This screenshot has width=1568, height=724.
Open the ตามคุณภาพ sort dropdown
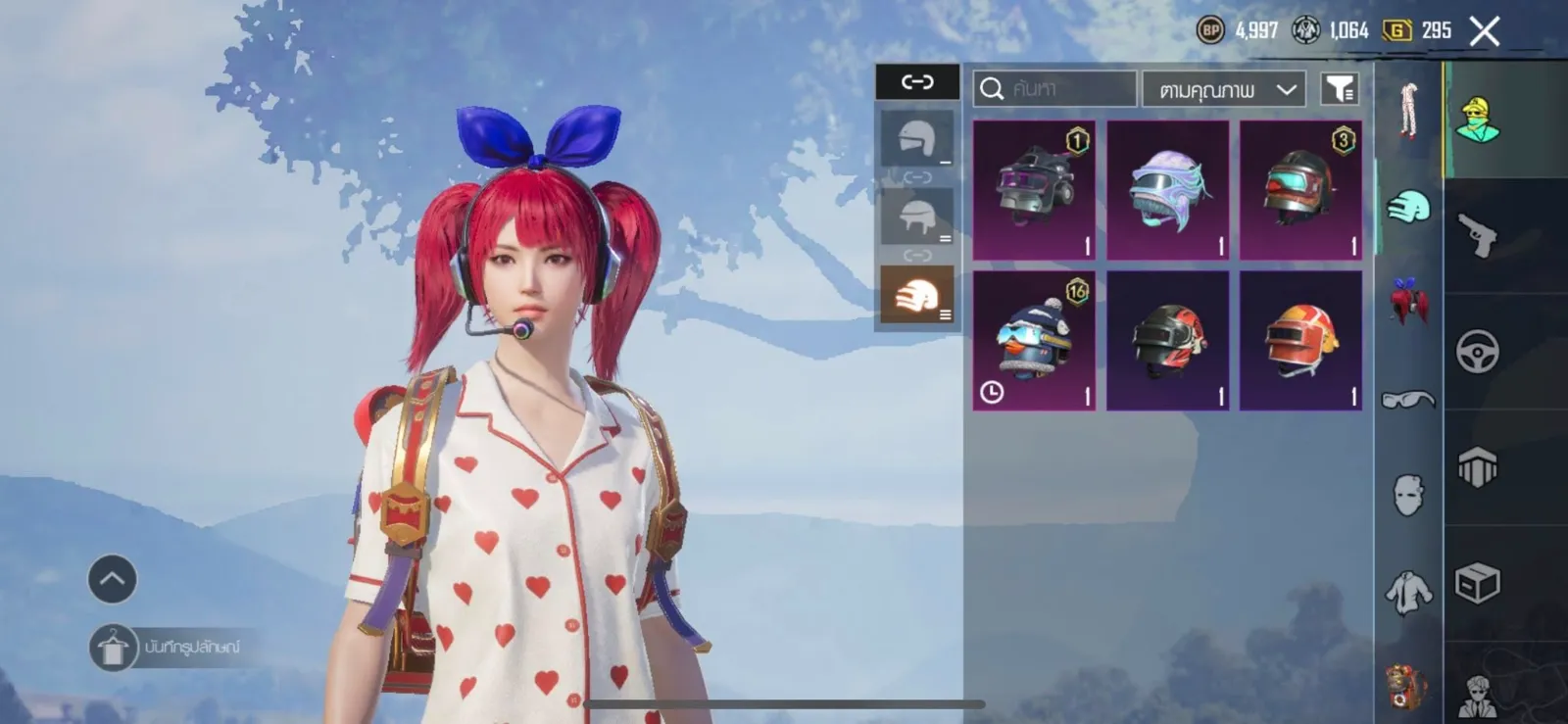coord(1224,90)
